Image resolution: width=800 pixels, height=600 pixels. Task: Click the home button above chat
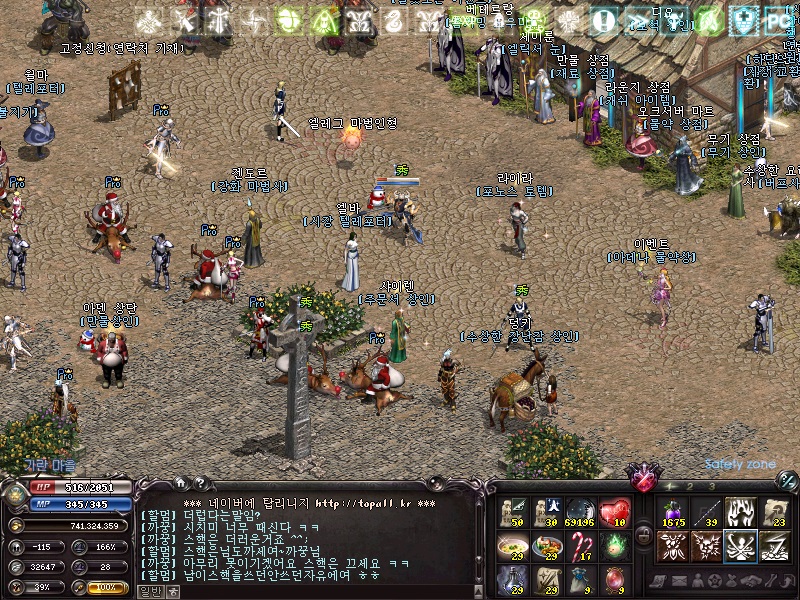(180, 483)
